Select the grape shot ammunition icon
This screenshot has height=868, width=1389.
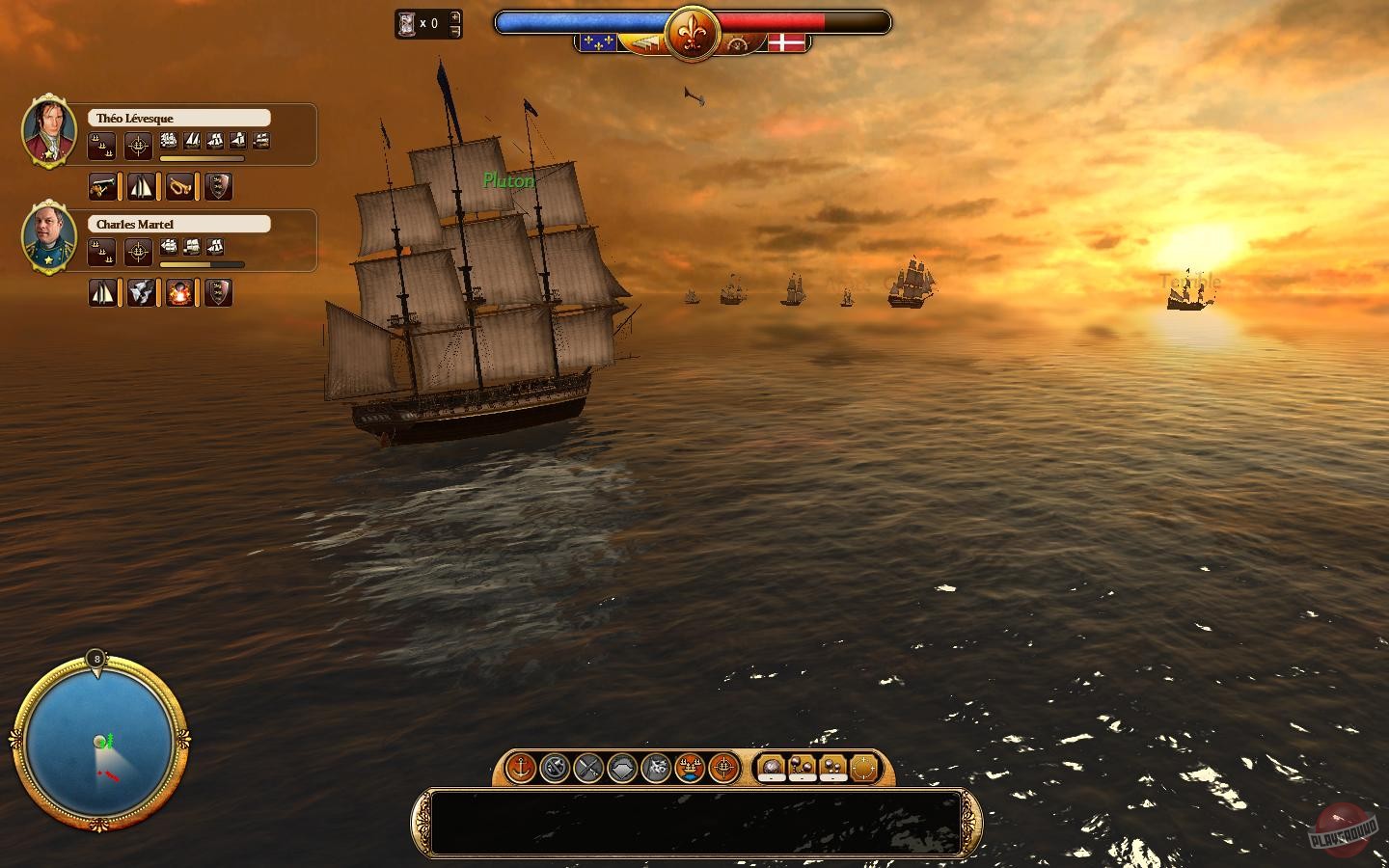833,766
